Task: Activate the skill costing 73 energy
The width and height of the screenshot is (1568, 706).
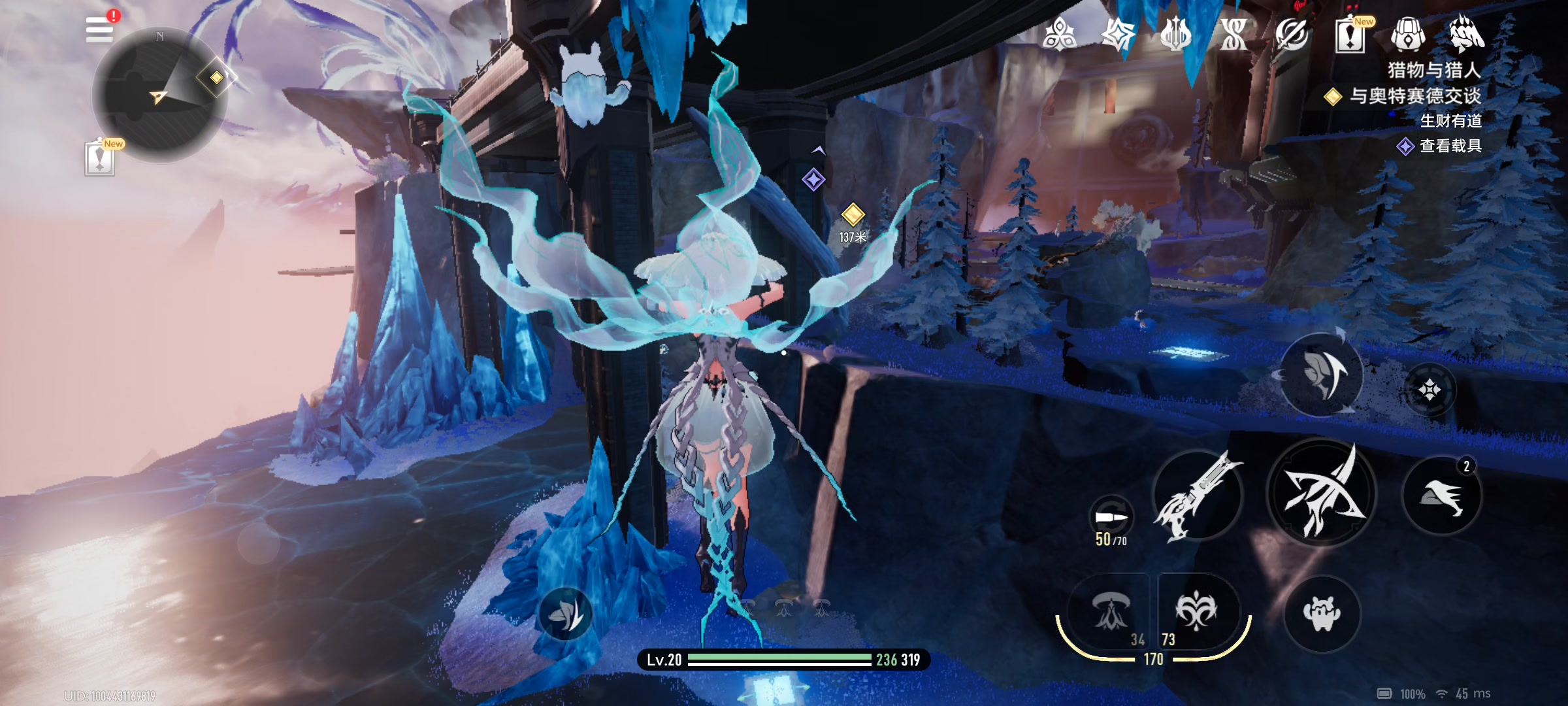Action: click(1196, 611)
